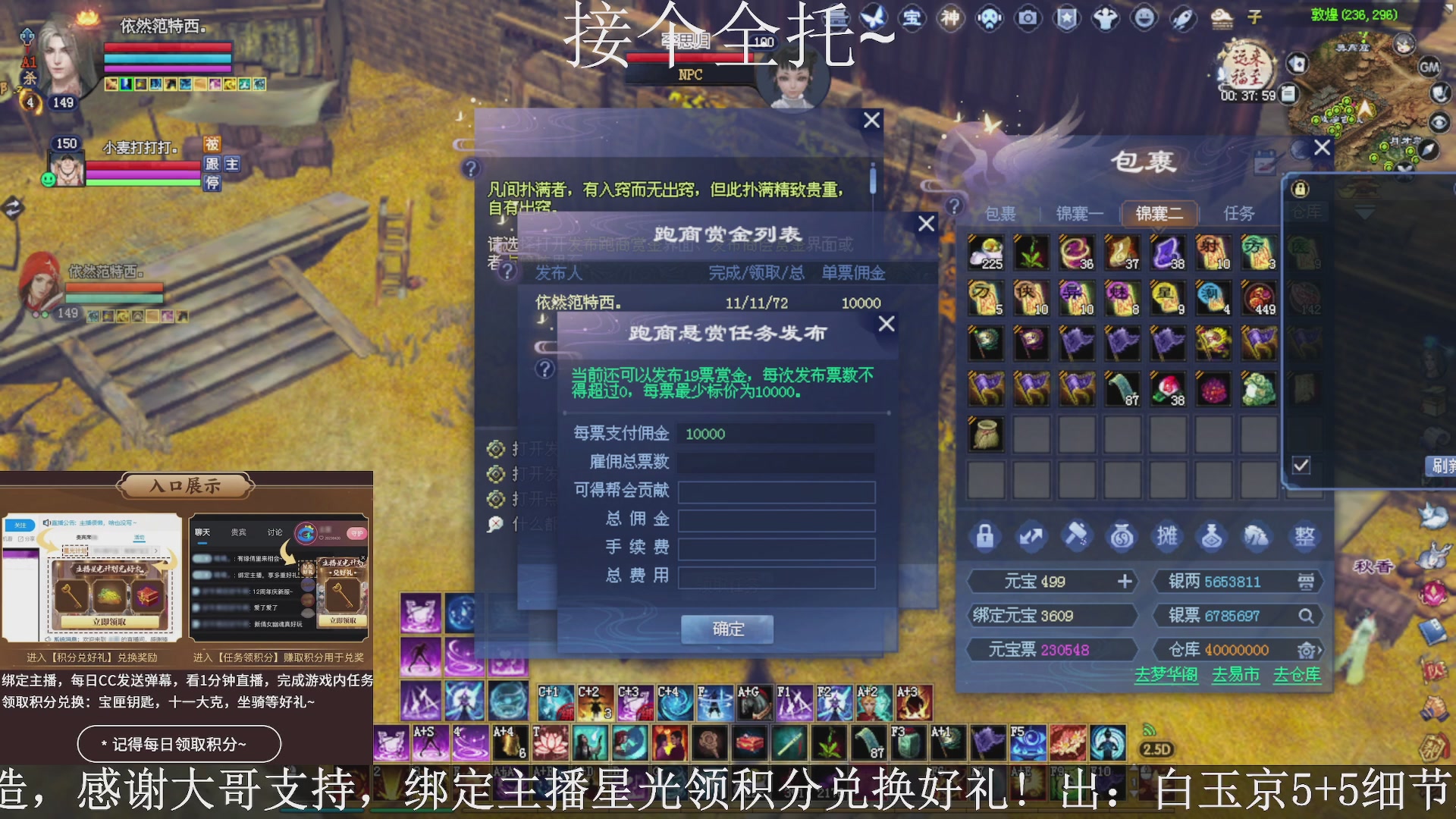
Task: Open the 去梦华阁 link below the currency panel
Action: tap(1168, 675)
